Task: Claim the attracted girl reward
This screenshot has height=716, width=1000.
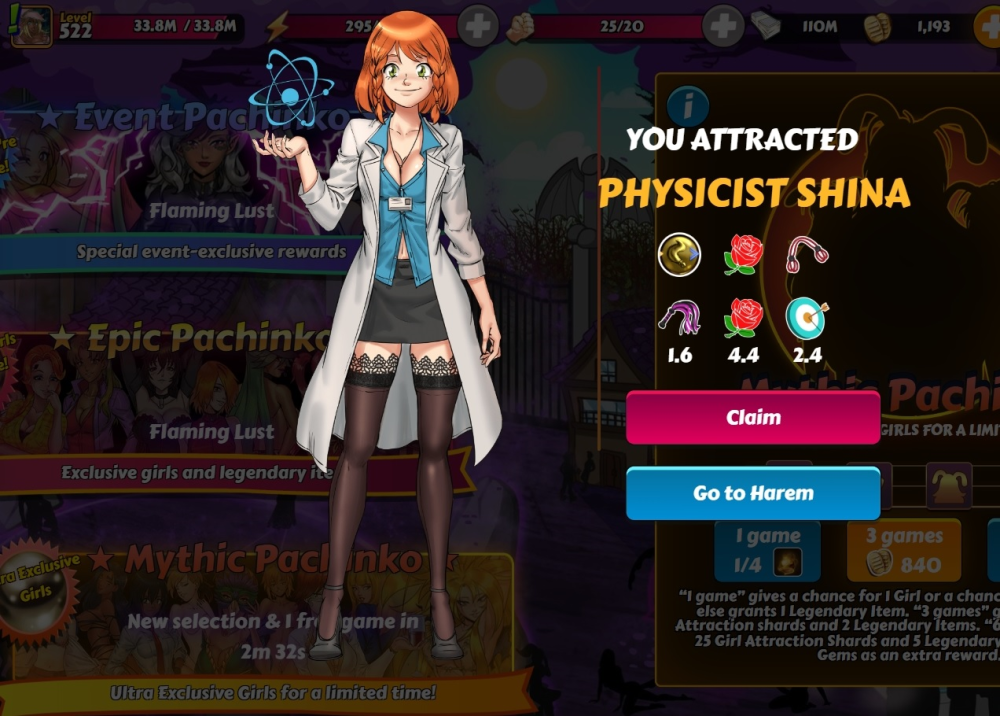Action: pyautogui.click(x=753, y=417)
